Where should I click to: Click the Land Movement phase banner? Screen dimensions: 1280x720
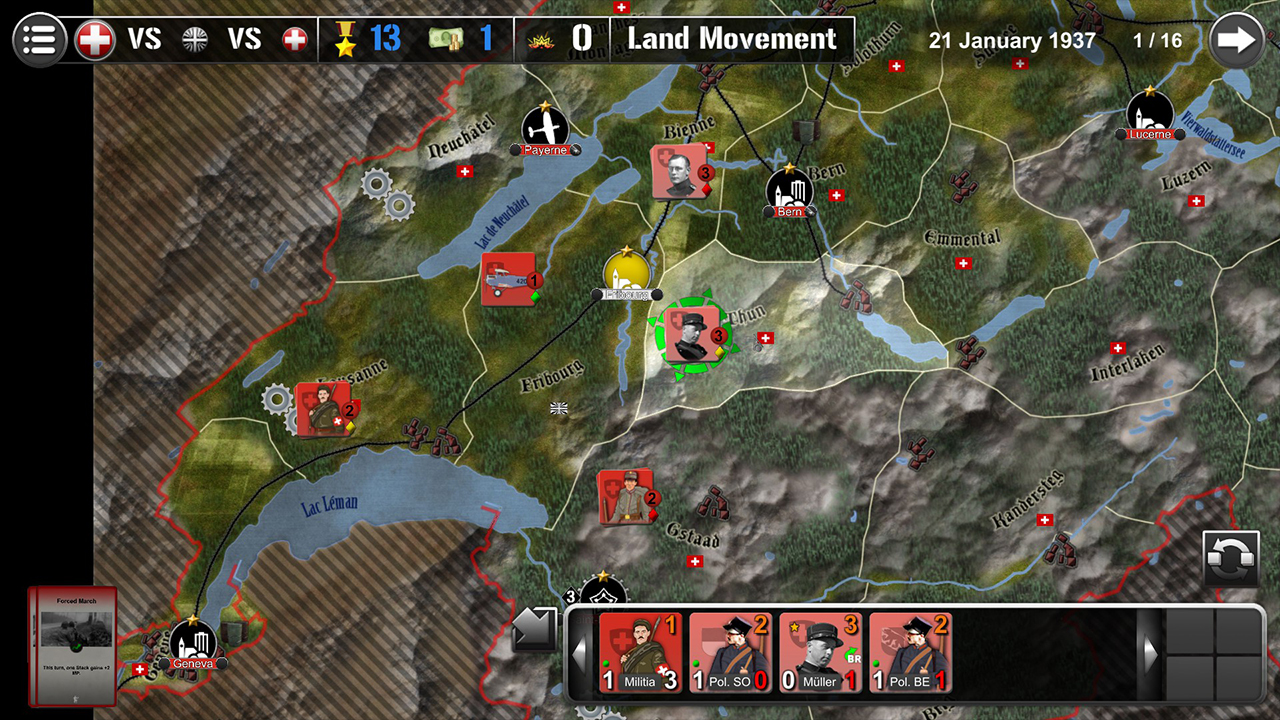pyautogui.click(x=731, y=39)
